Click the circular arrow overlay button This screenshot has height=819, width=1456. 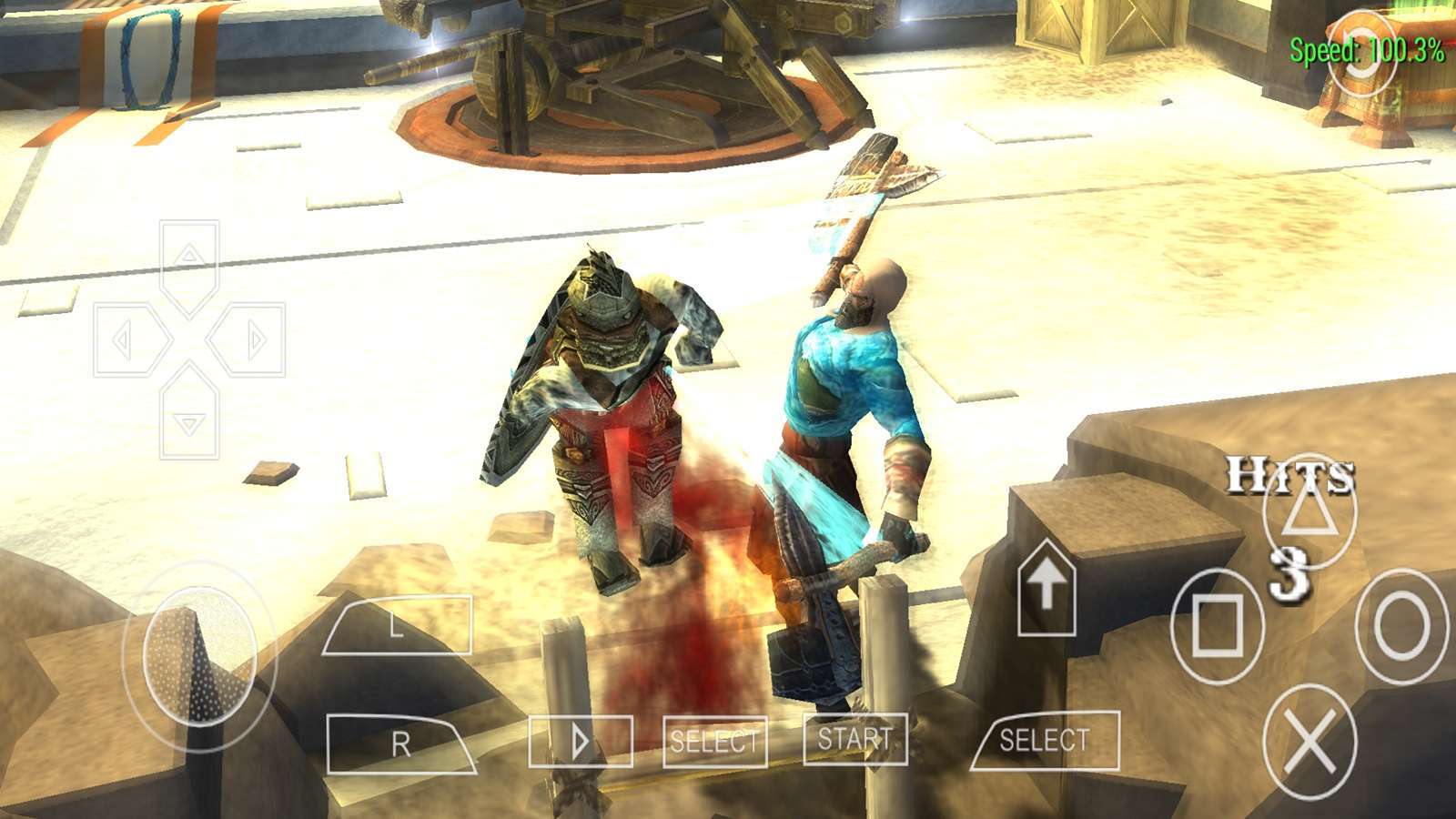point(1362,53)
